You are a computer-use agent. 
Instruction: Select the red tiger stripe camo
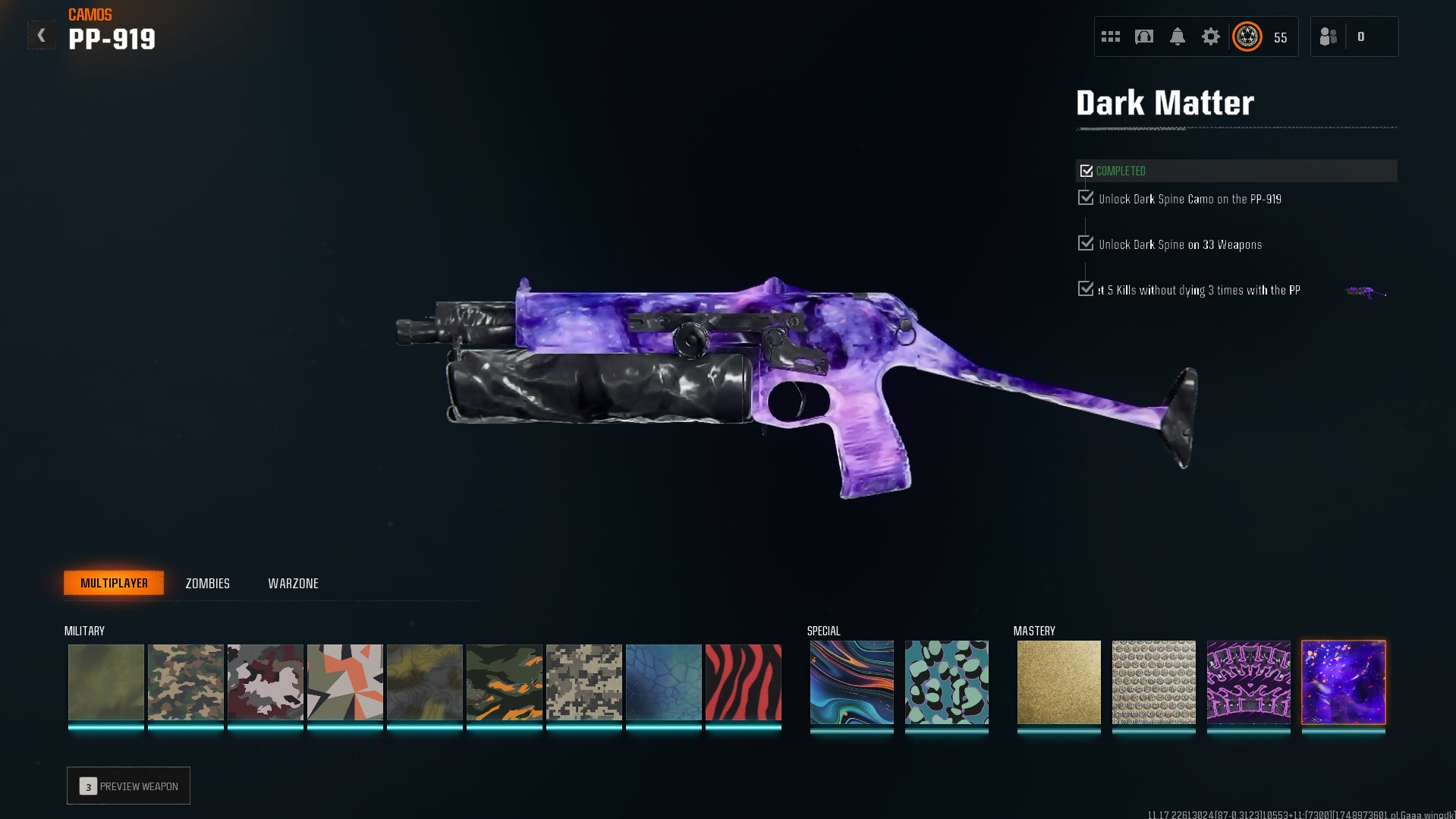click(744, 682)
